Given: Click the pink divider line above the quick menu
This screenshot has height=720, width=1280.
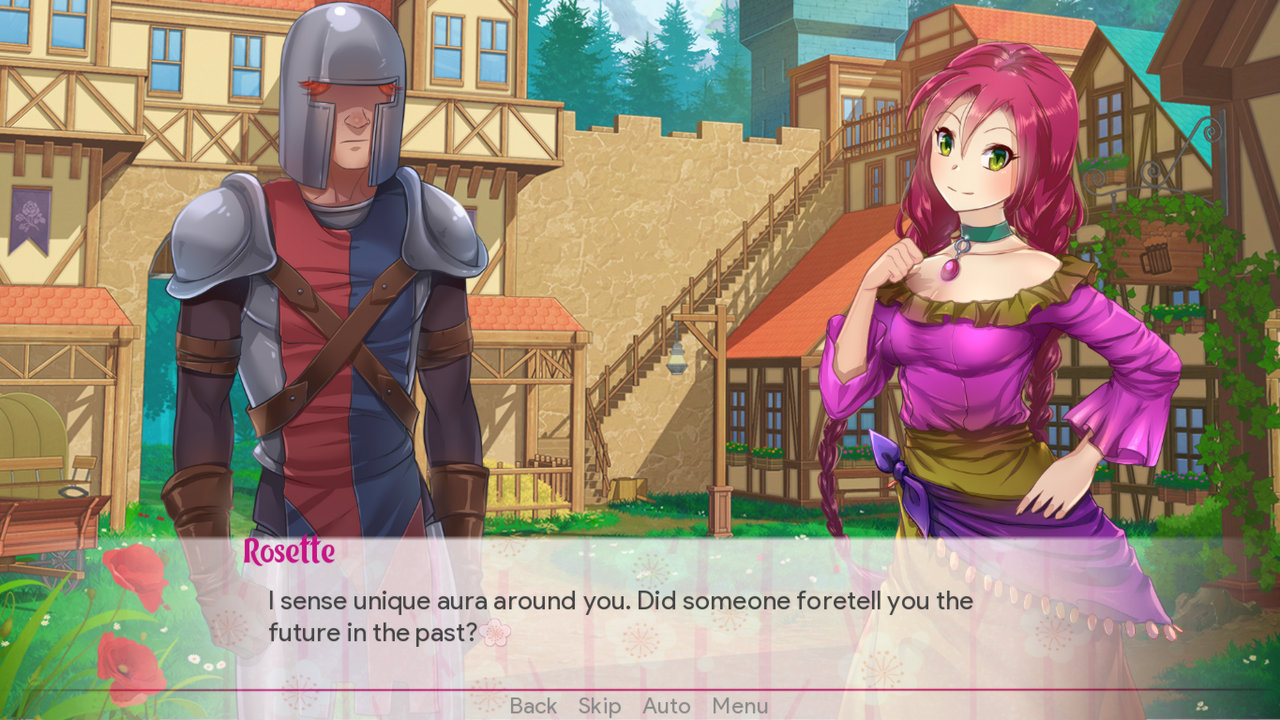Looking at the screenshot, I should click(x=640, y=689).
